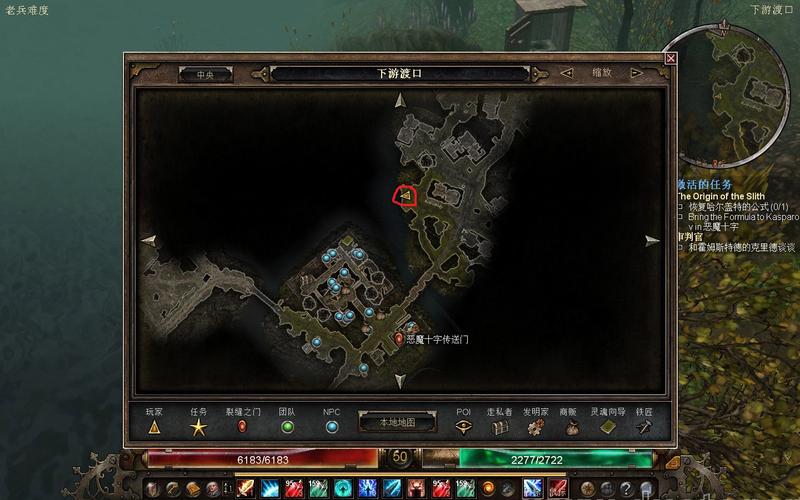This screenshot has width=800, height=500.
Task: Click the left zoom arrow beside 缩放
Action: click(567, 73)
